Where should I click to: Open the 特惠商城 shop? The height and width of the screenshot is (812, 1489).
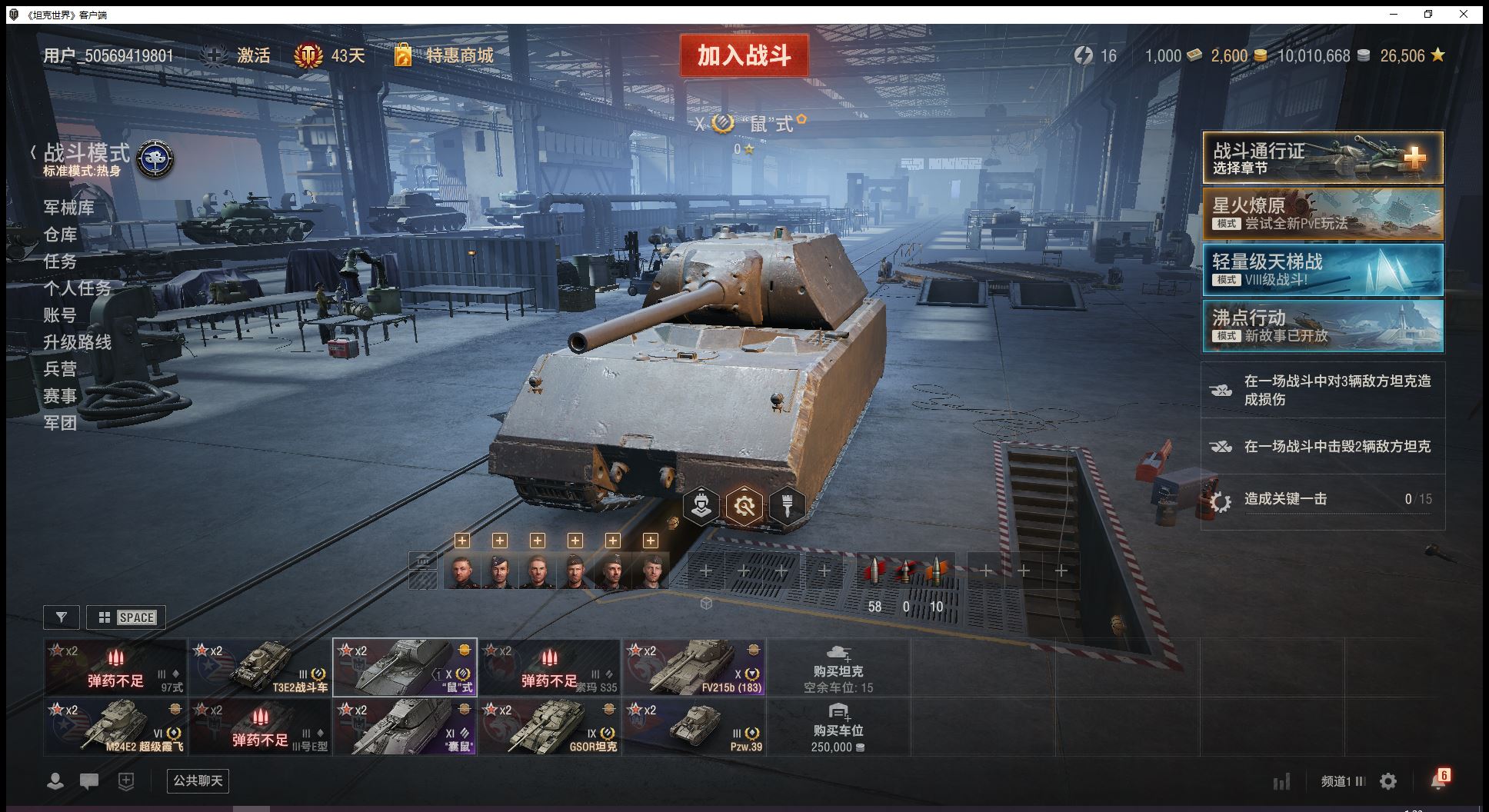[459, 55]
